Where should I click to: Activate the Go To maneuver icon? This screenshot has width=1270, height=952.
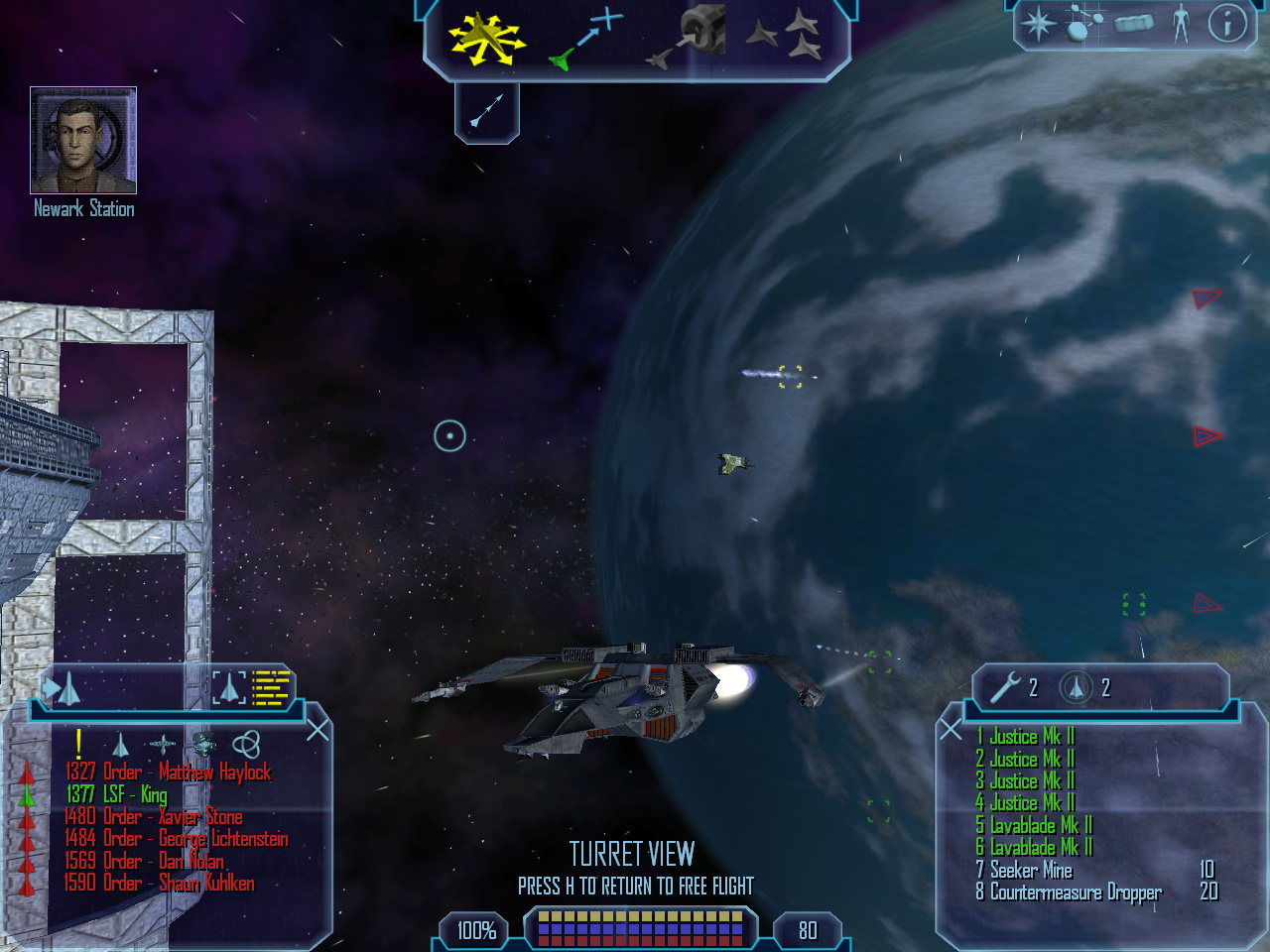coord(585,40)
